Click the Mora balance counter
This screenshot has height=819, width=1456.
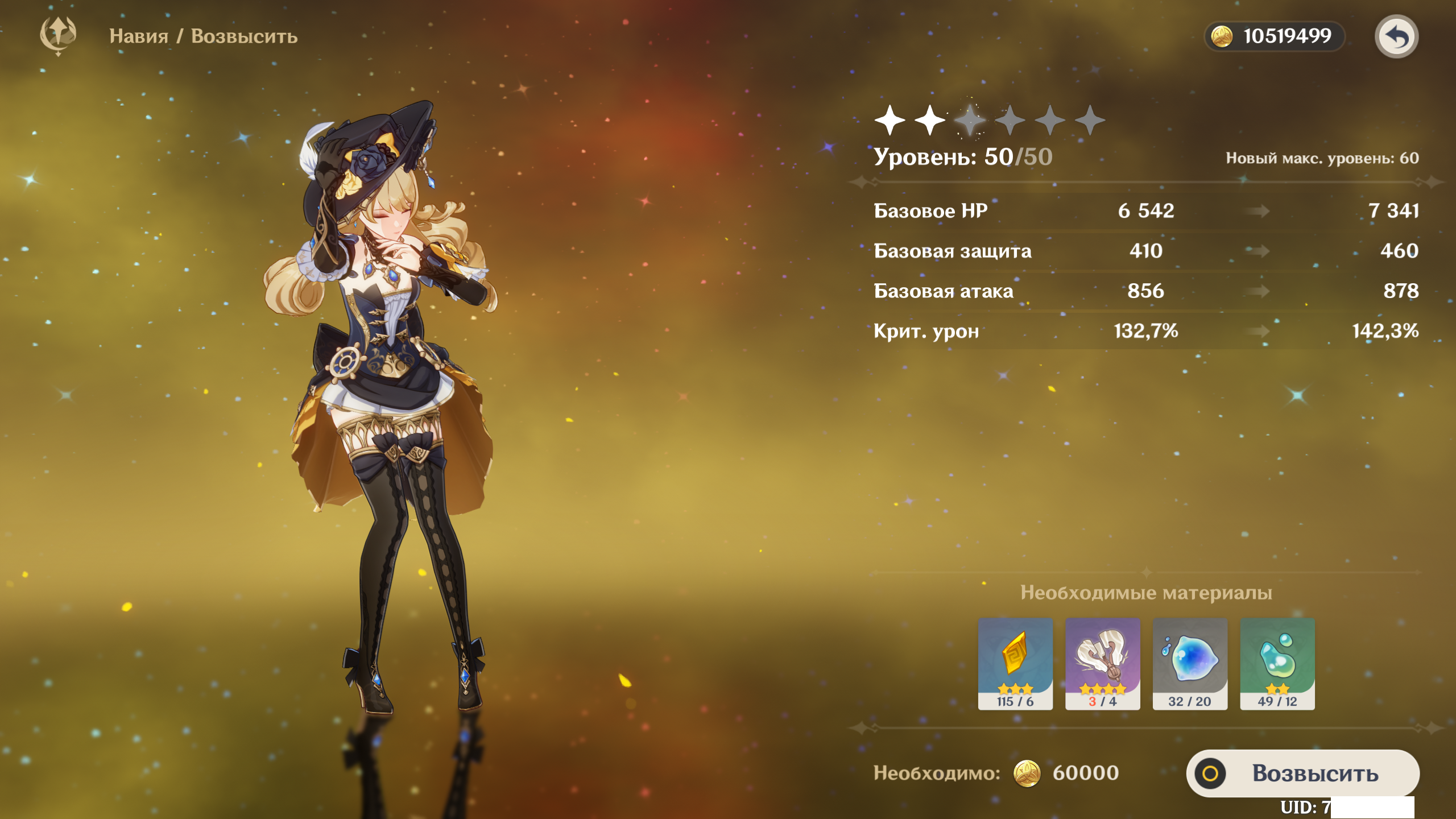pos(1274,36)
